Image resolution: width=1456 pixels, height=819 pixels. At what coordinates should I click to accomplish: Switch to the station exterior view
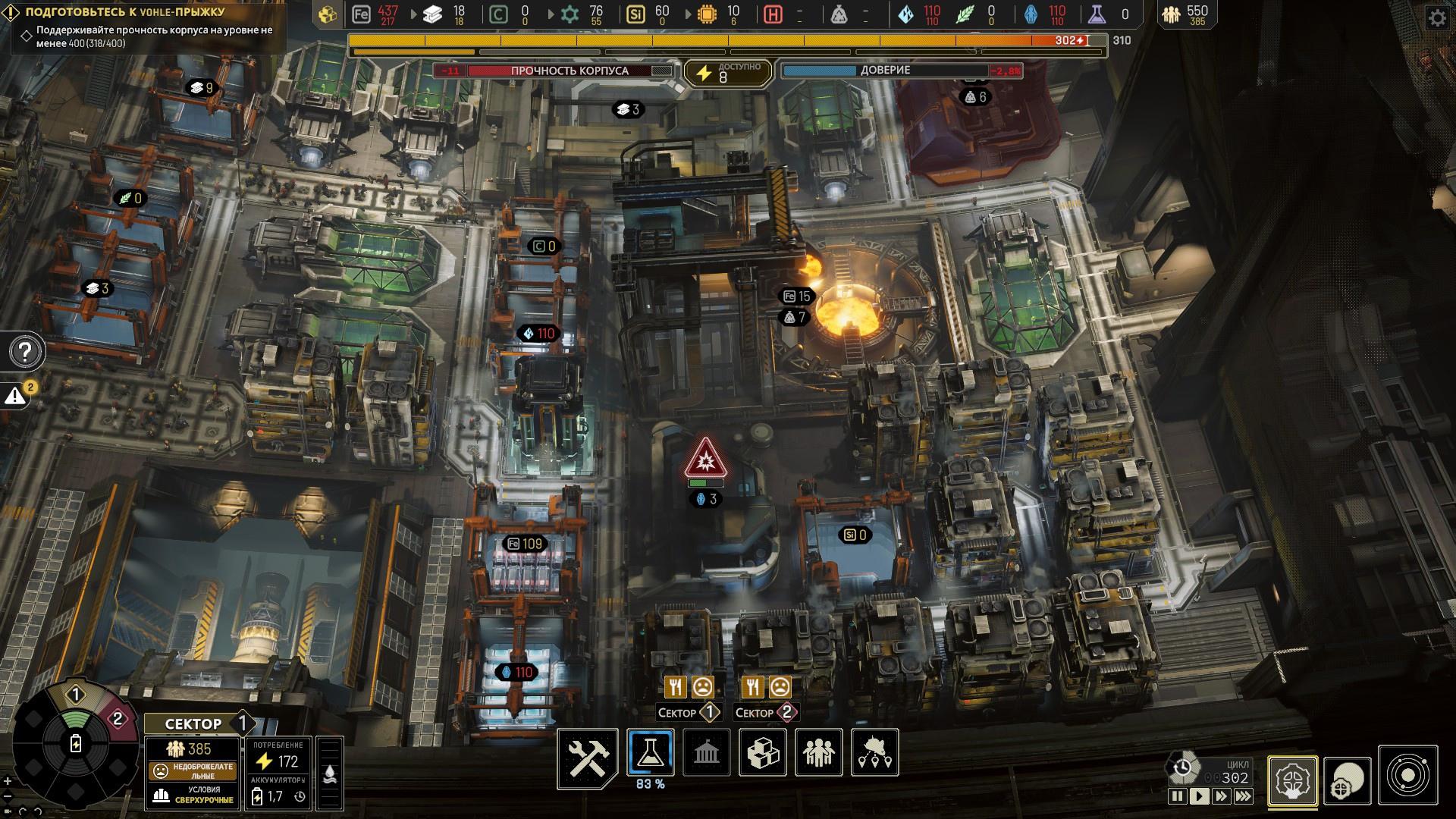click(1348, 781)
